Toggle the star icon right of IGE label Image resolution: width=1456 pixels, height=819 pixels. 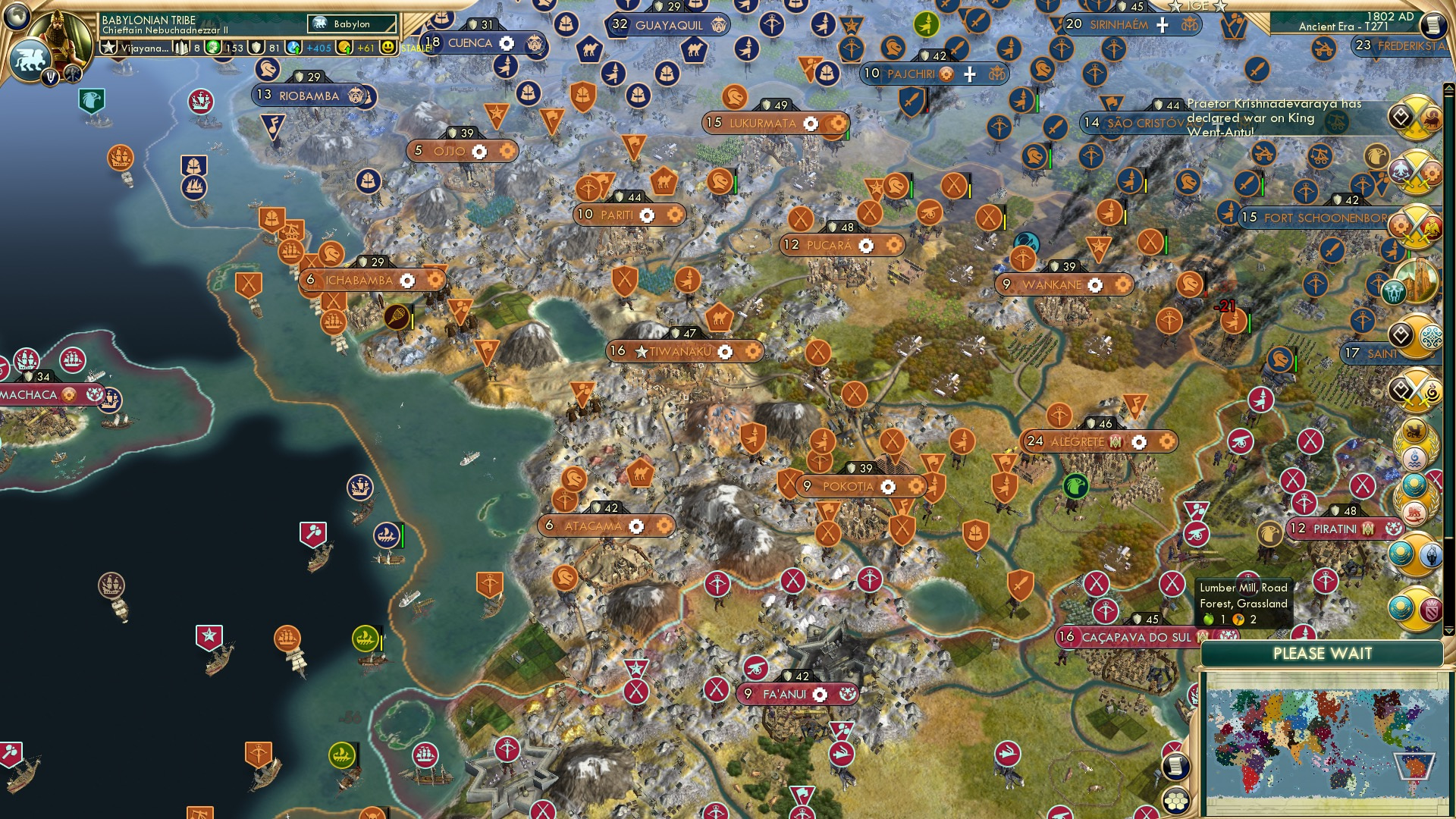[1219, 7]
